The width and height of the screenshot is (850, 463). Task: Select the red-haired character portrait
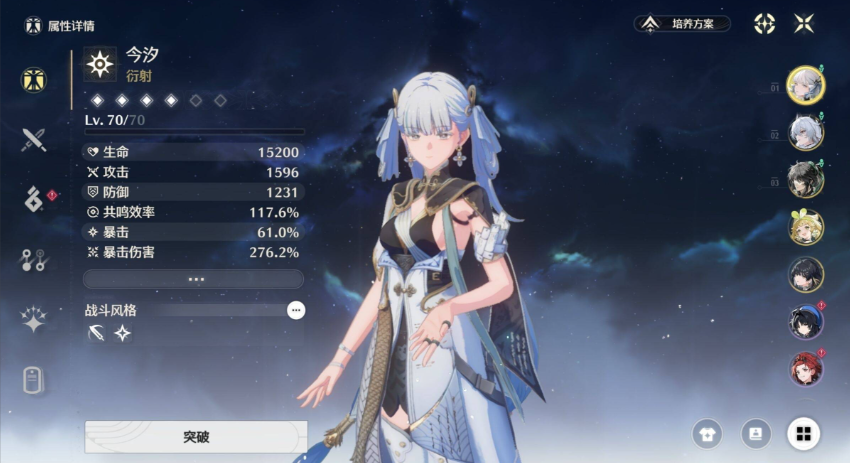805,369
